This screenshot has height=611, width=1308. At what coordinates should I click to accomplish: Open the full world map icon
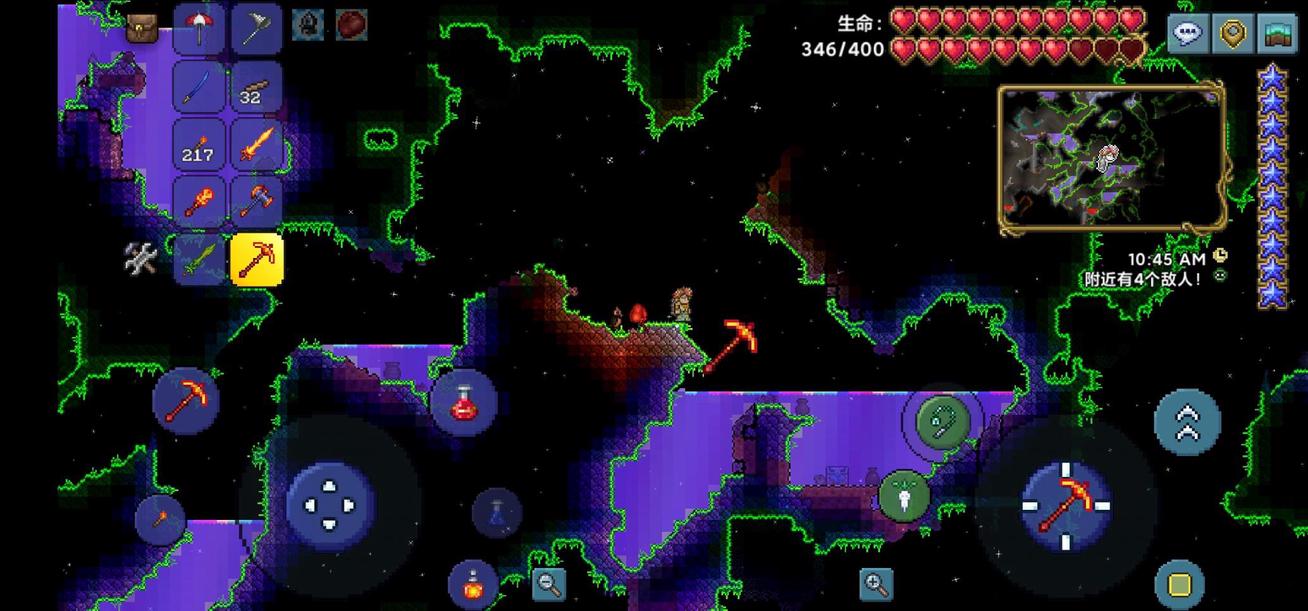tap(1277, 33)
